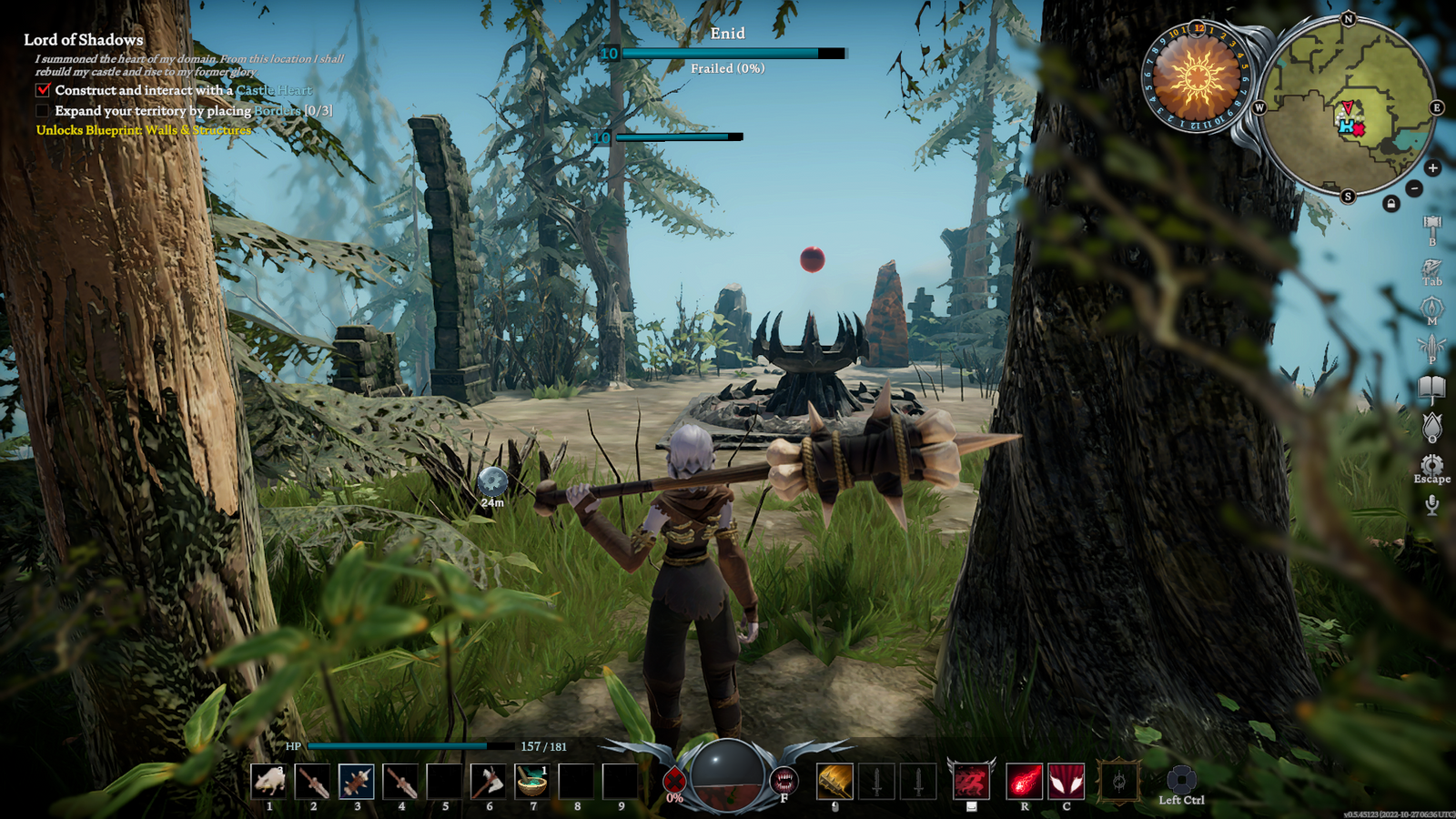The image size is (1456, 819).
Task: Zoom out the minimap with minus button
Action: pyautogui.click(x=1413, y=188)
